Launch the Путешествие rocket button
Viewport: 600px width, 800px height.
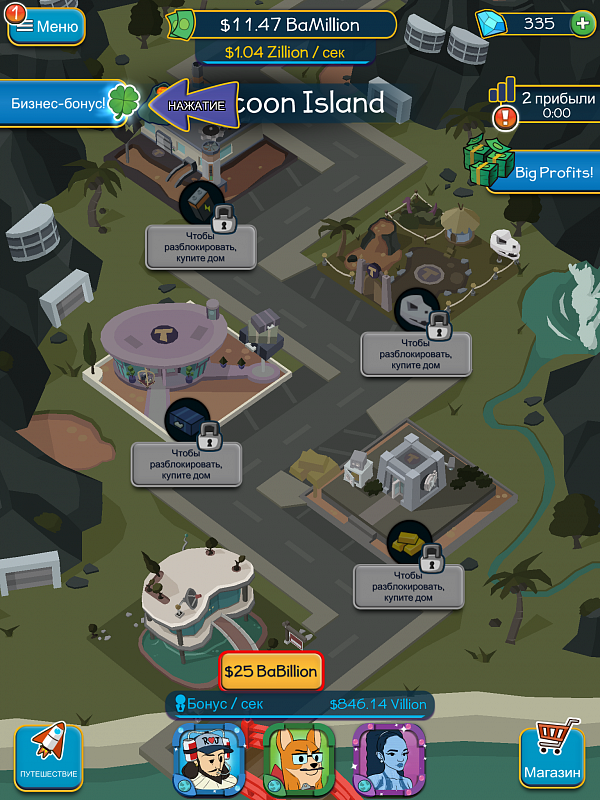tap(48, 756)
